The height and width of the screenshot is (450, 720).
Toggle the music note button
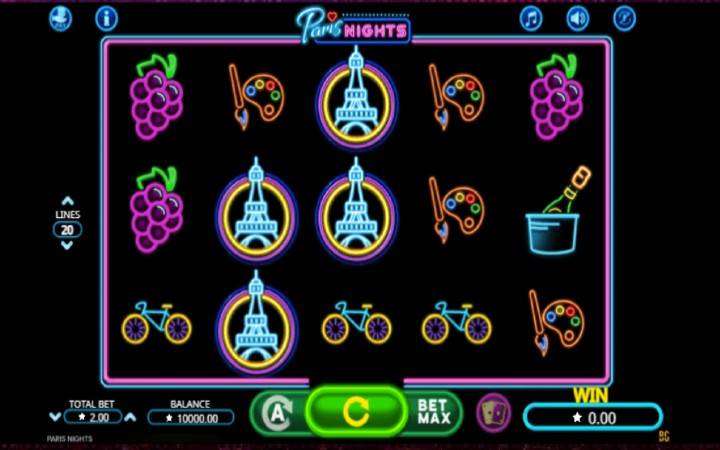click(530, 18)
